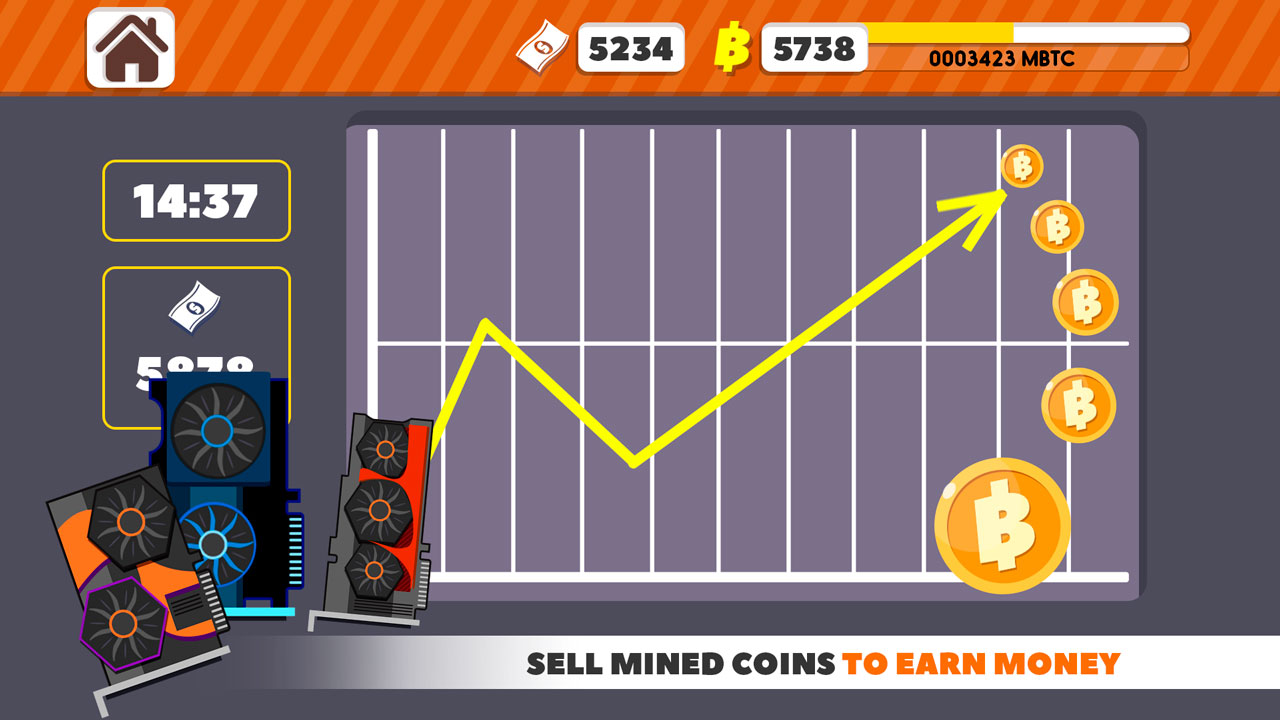Tap the second falling Bitcoin coin
This screenshot has width=1280, height=720.
(x=1055, y=230)
